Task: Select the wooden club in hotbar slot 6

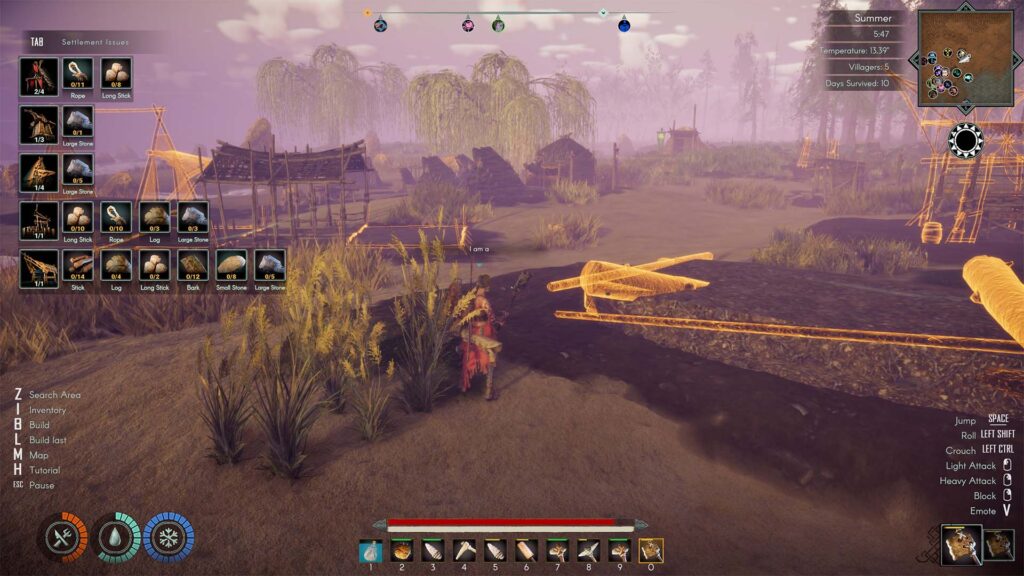Action: [x=526, y=550]
